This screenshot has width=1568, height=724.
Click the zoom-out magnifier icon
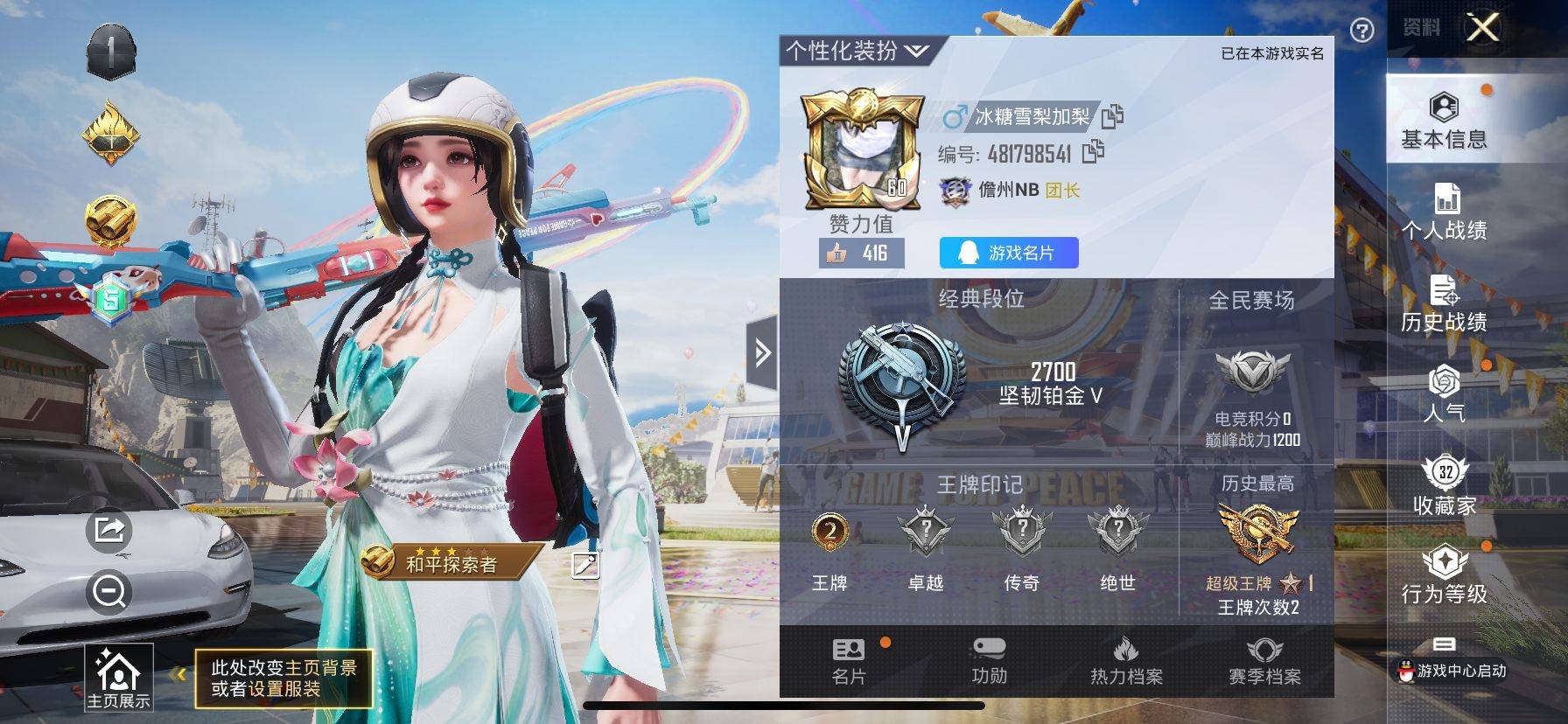(109, 592)
